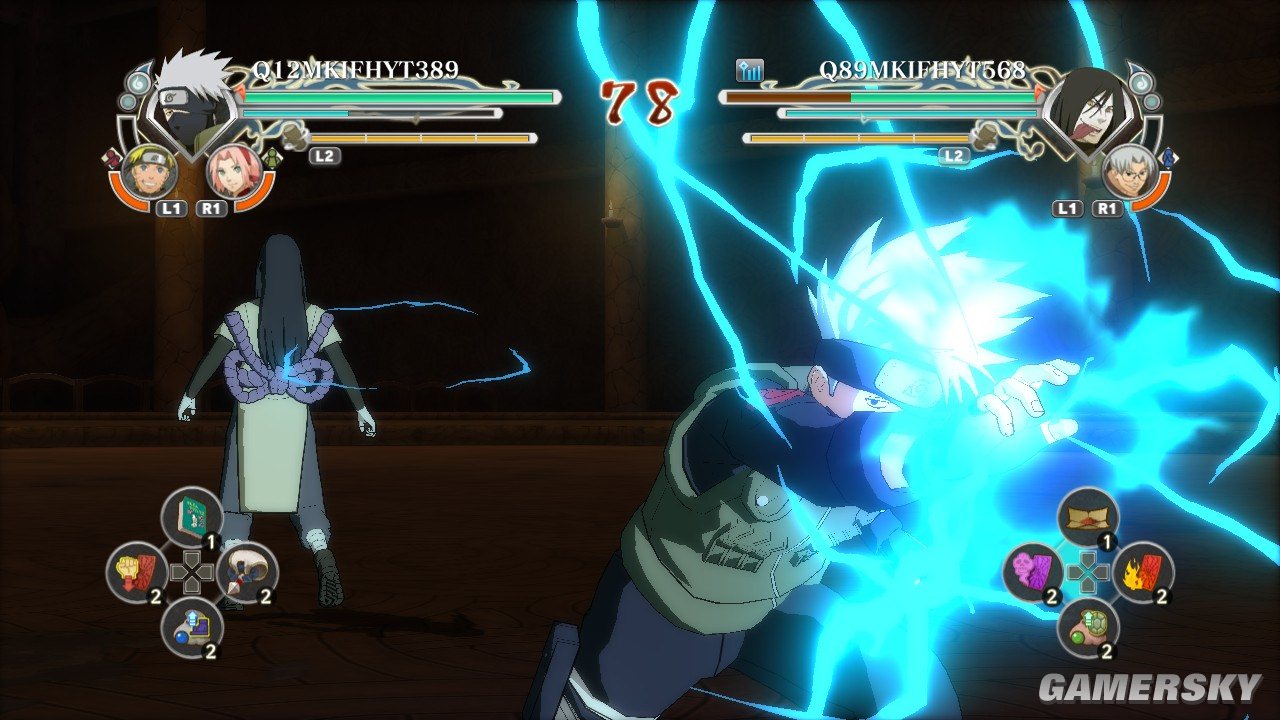Select Orochimaru's opponent portrait

point(1091,106)
